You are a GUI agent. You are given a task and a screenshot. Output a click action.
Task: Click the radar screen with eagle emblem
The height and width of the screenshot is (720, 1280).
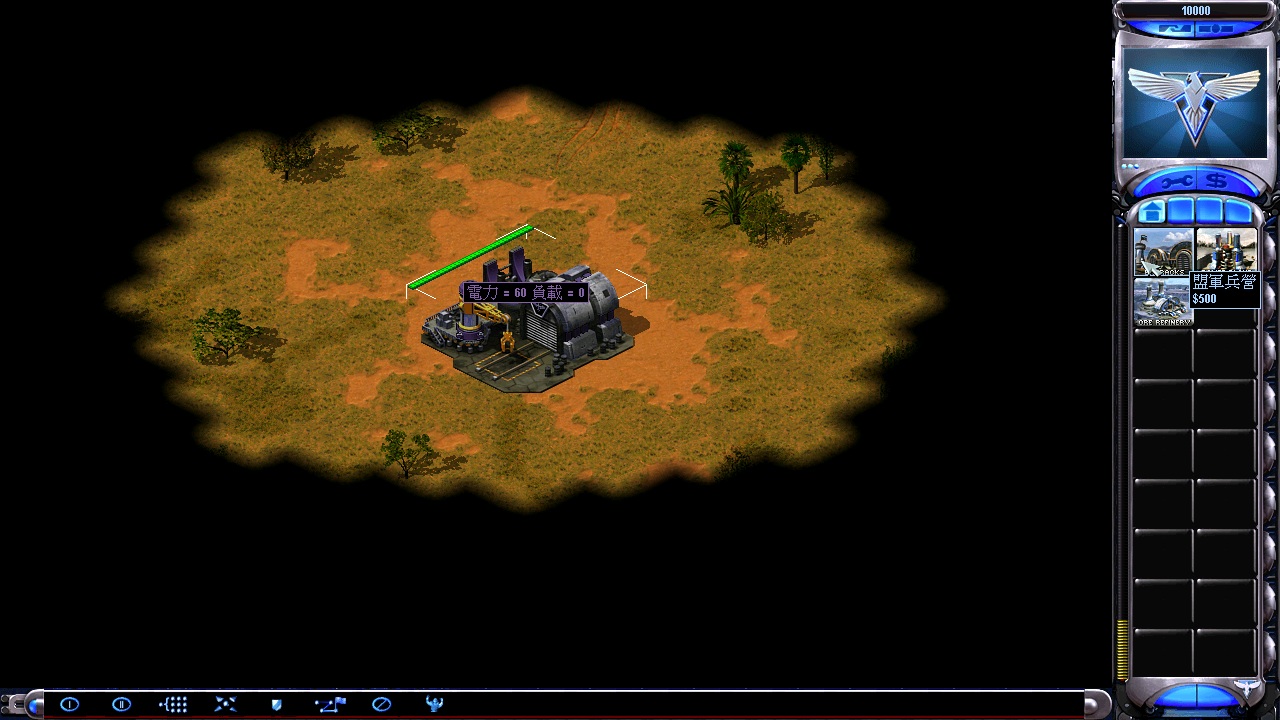[1195, 102]
